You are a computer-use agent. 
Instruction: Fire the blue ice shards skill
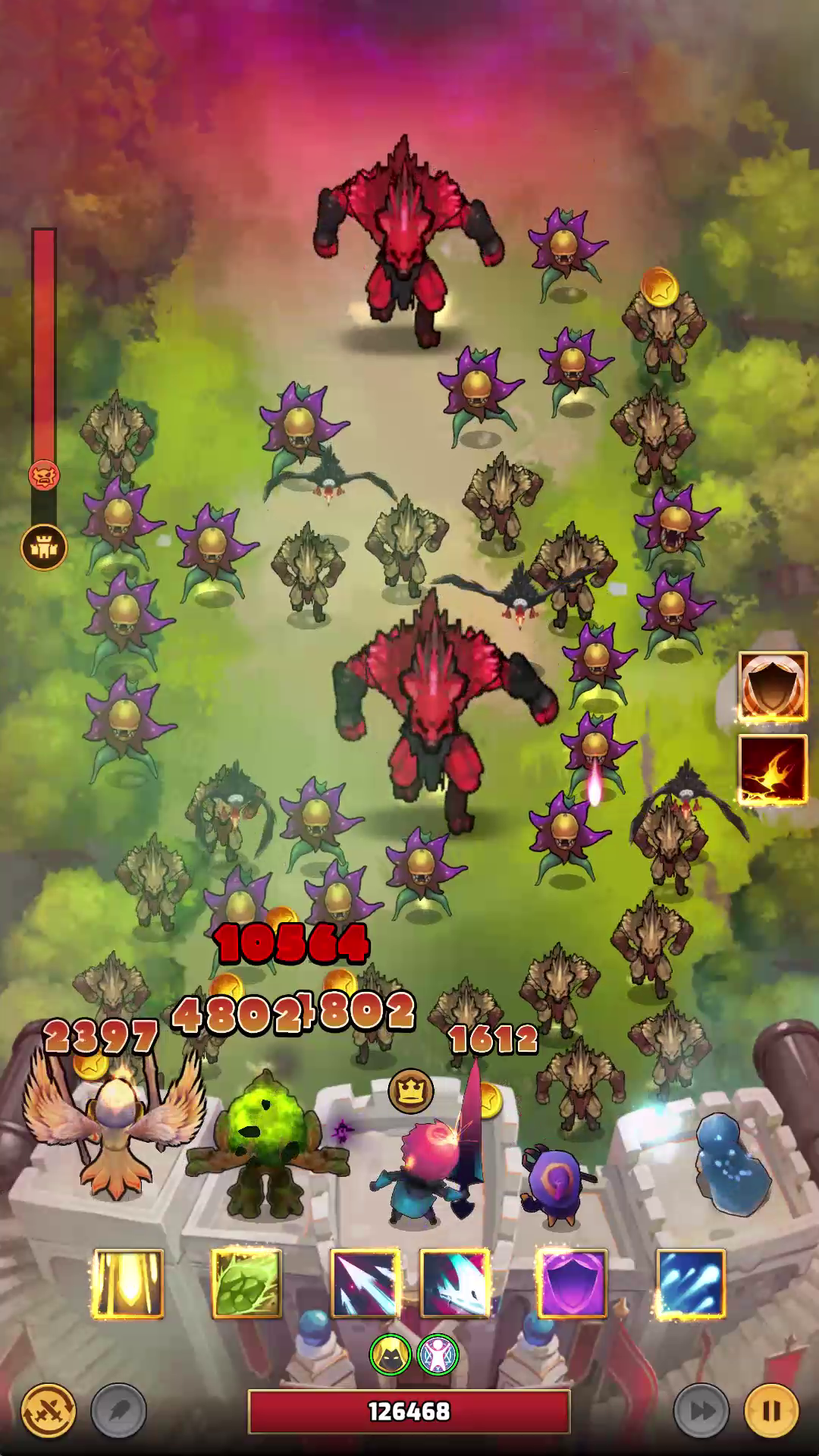[x=690, y=1284]
